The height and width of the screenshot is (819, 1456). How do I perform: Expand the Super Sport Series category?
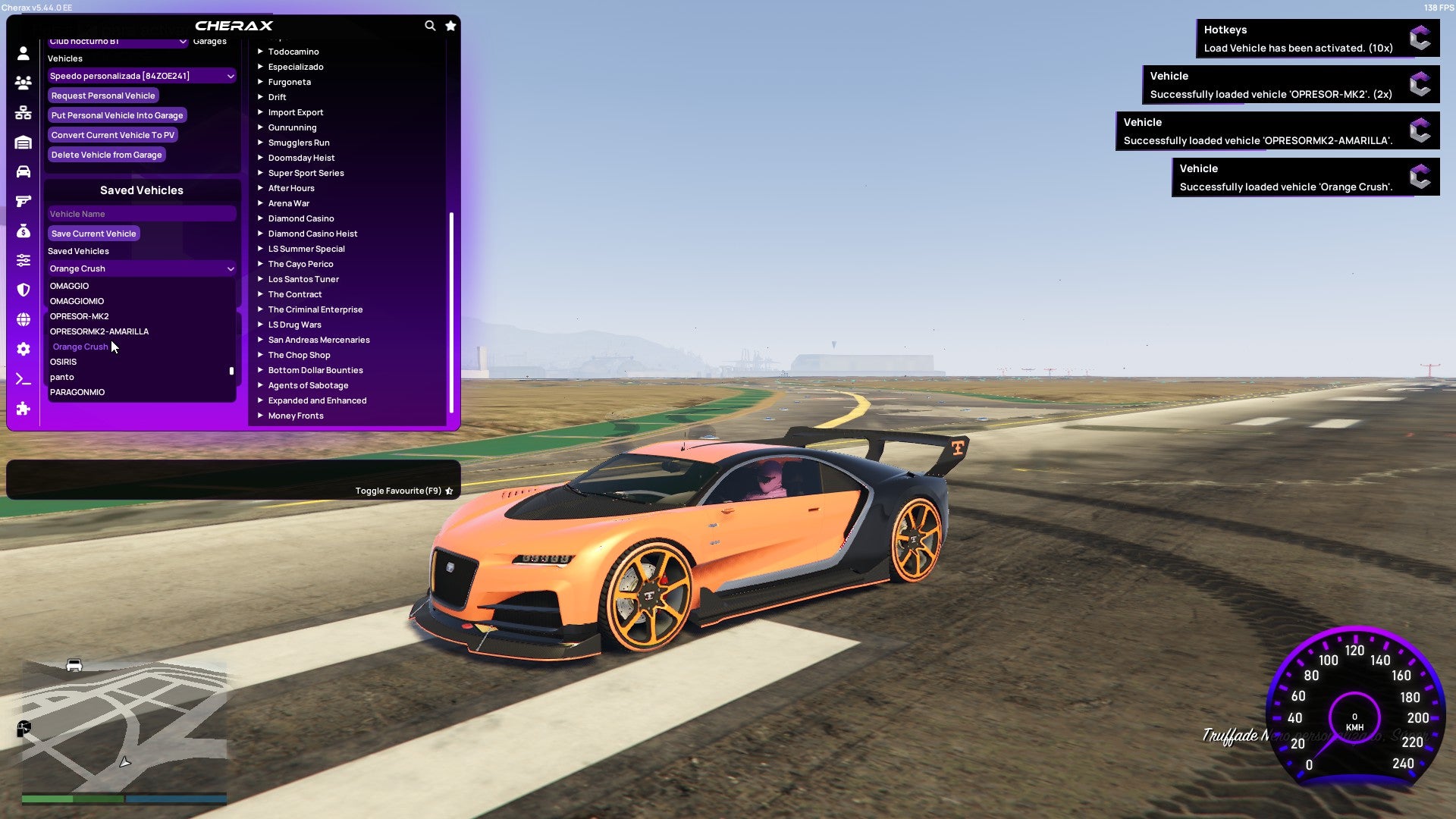pos(306,173)
